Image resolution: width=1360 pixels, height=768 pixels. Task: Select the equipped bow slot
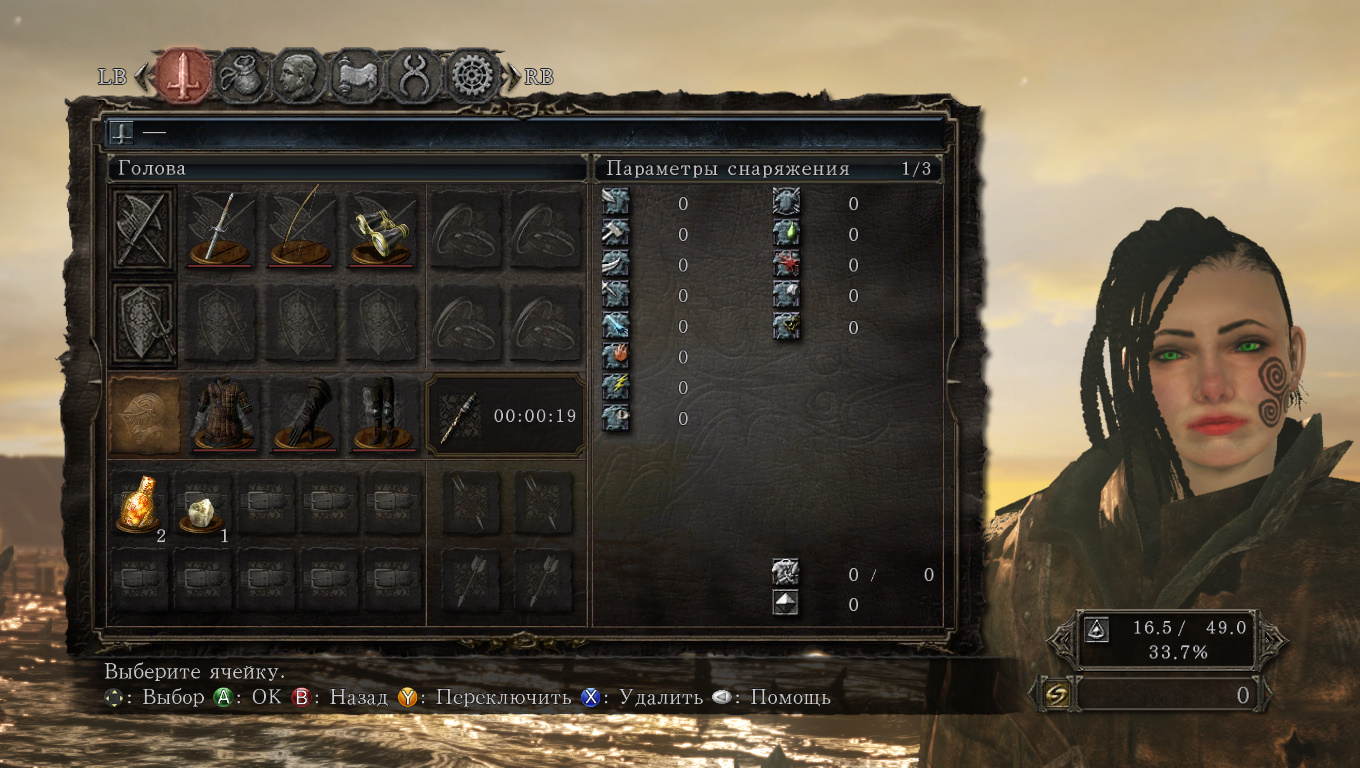click(x=301, y=229)
